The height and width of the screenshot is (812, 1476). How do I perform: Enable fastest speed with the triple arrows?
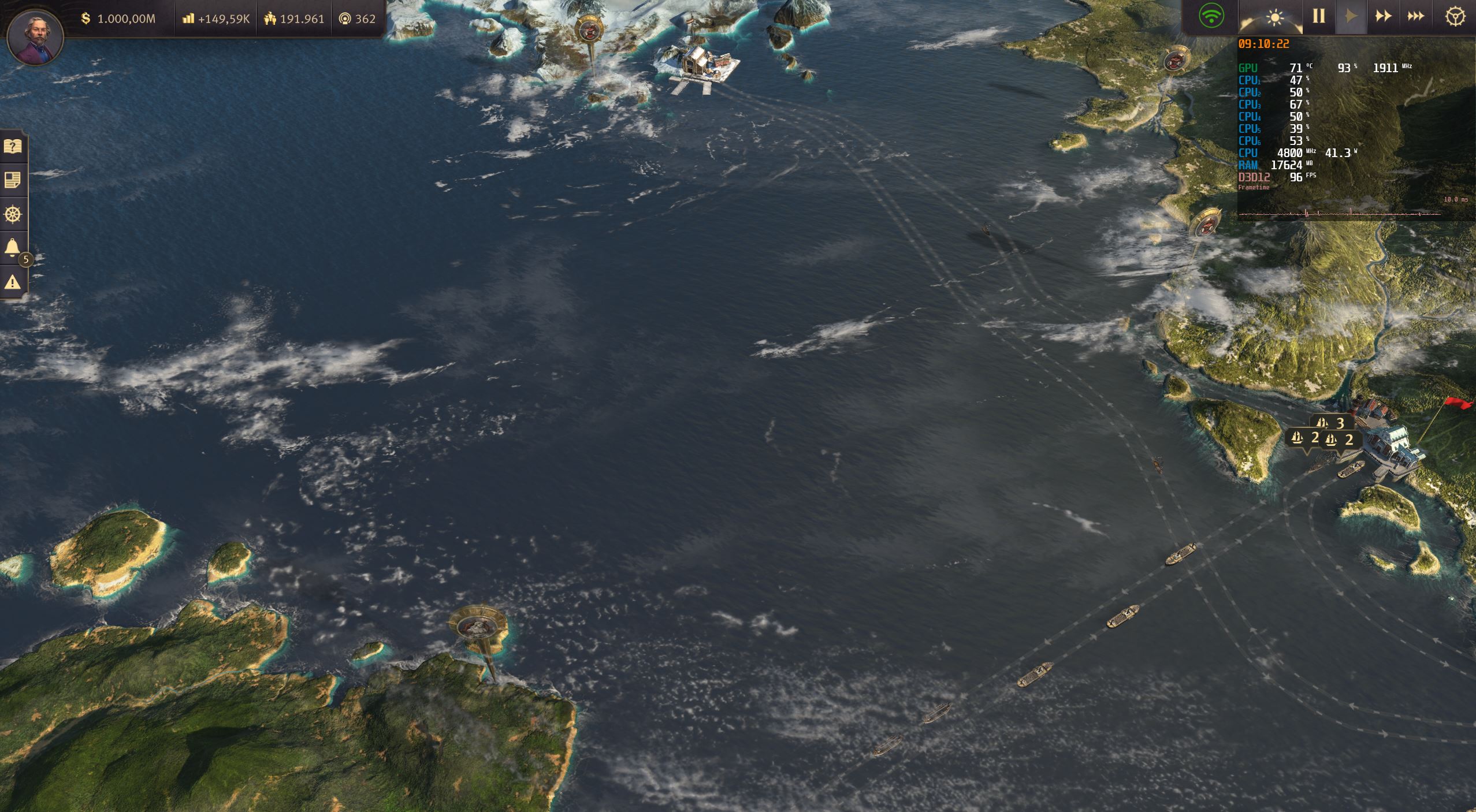click(1416, 16)
